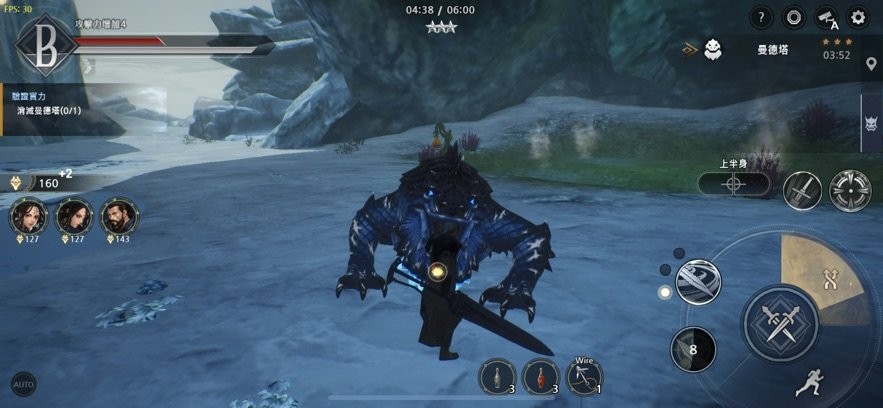Click the map location pin tab
The height and width of the screenshot is (408, 883).
click(871, 65)
